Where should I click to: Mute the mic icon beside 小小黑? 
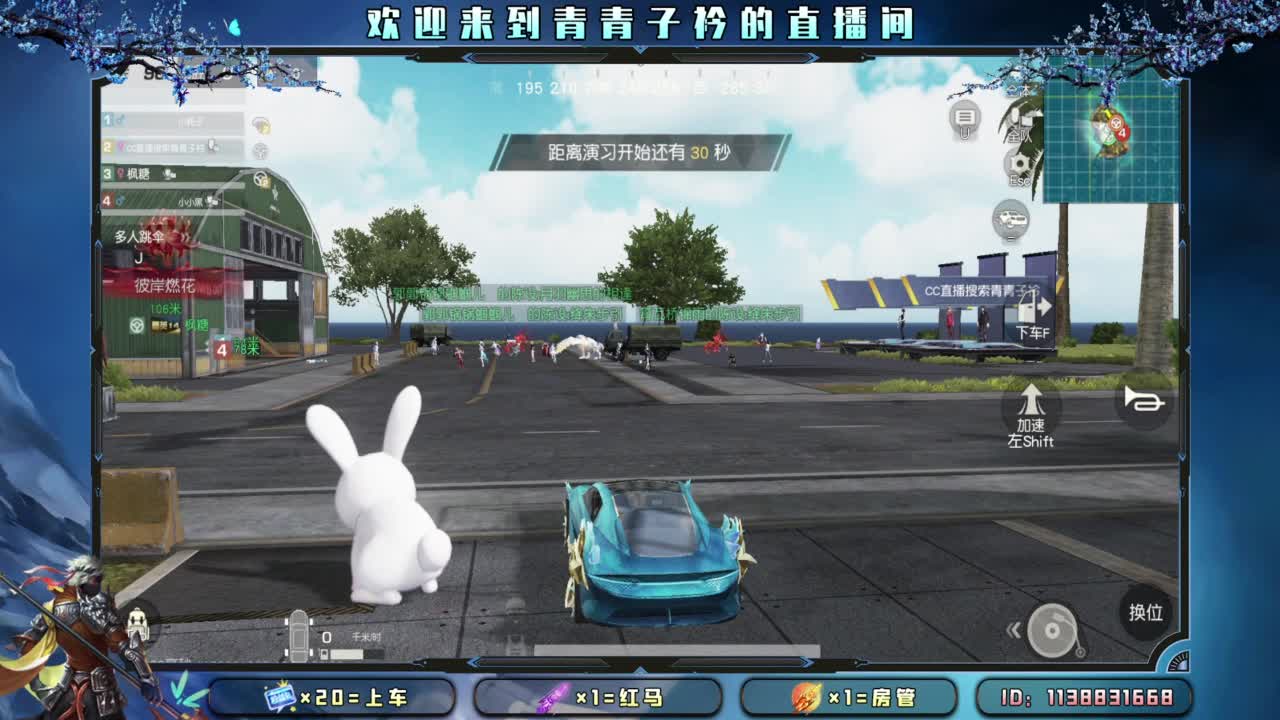[211, 202]
